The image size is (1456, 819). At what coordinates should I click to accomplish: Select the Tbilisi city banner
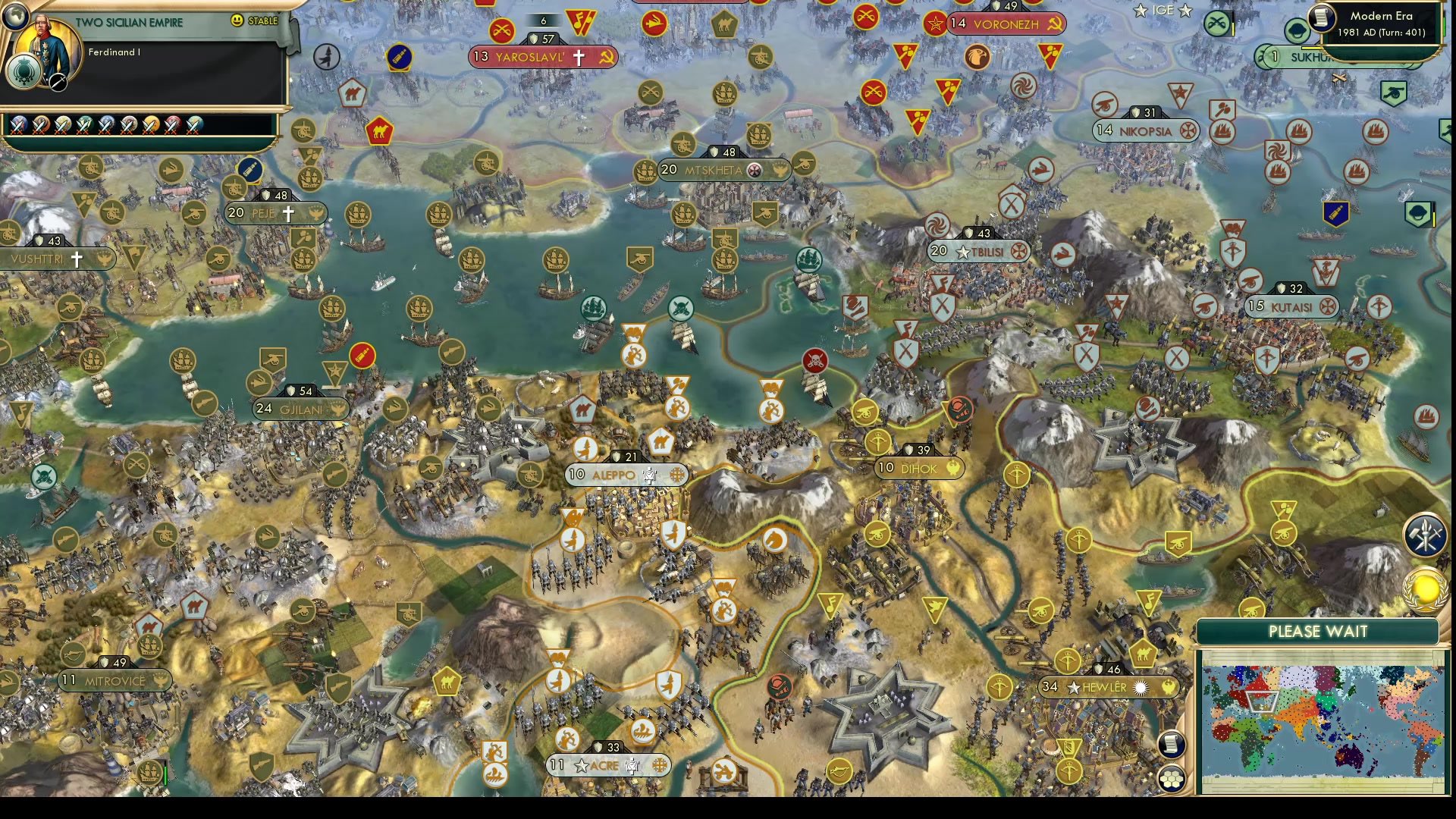click(x=977, y=251)
